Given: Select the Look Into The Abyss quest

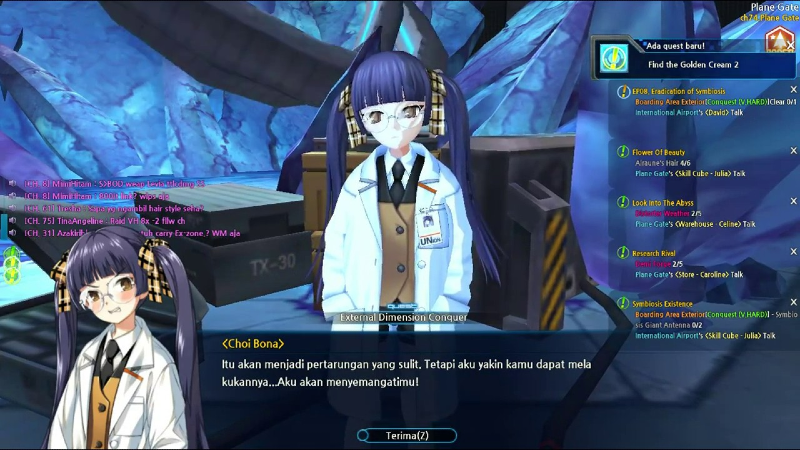Looking at the screenshot, I should (x=664, y=203).
